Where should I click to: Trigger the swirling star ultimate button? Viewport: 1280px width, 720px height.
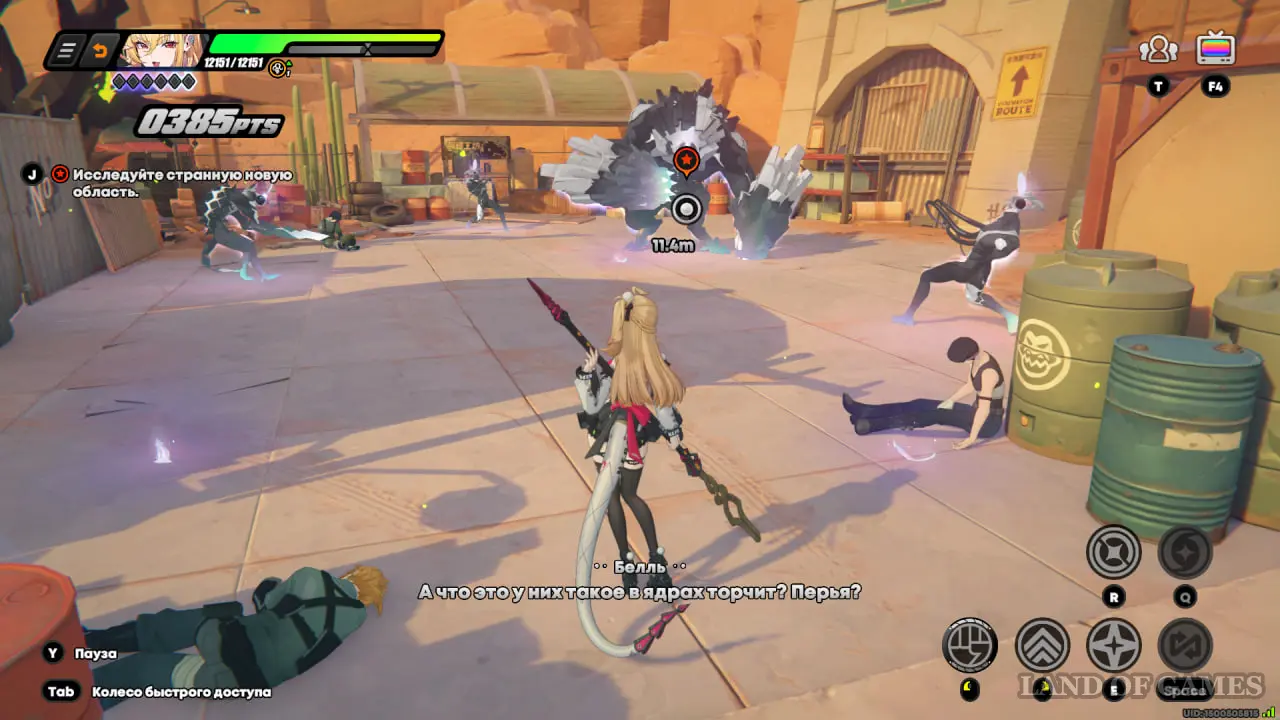[x=1185, y=552]
